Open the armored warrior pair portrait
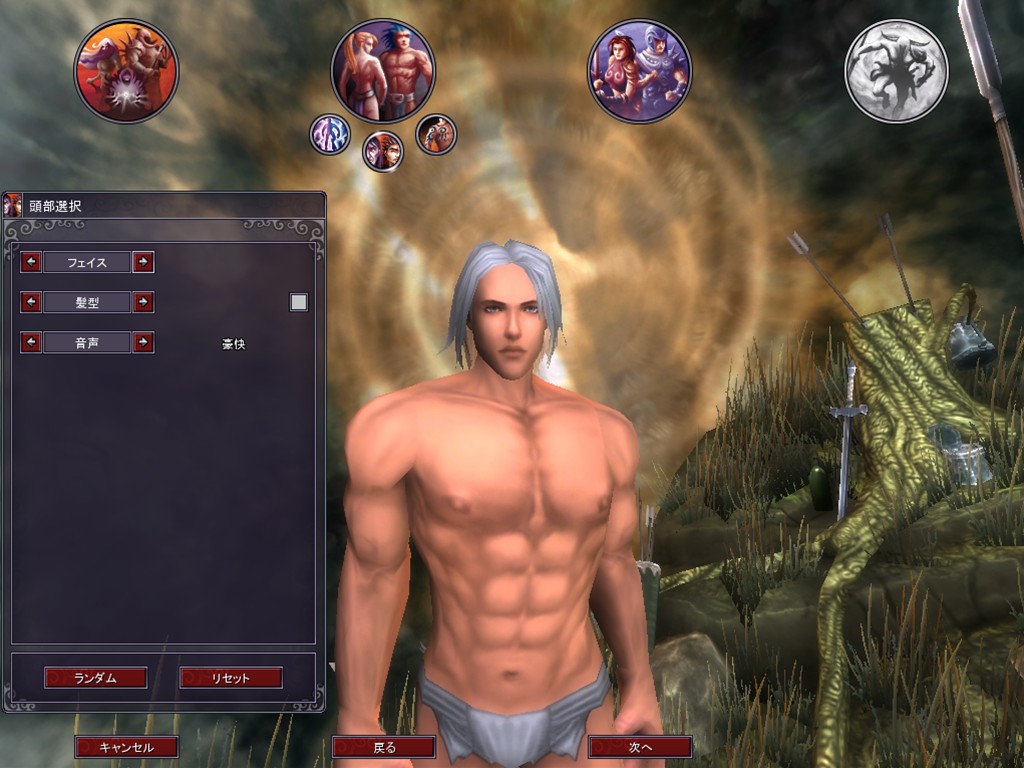1024x768 pixels. pos(639,71)
